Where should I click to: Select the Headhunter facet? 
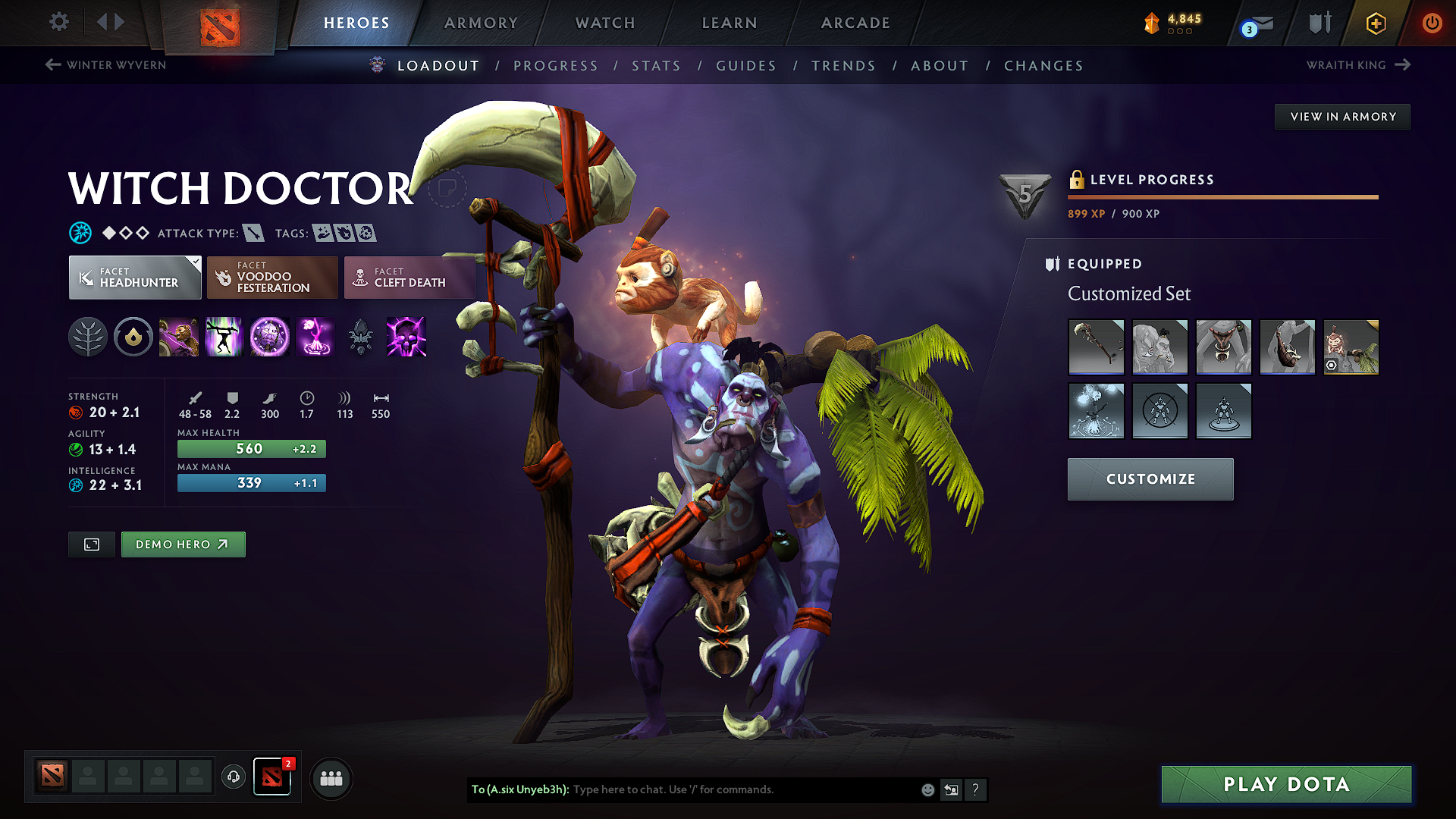[x=134, y=277]
